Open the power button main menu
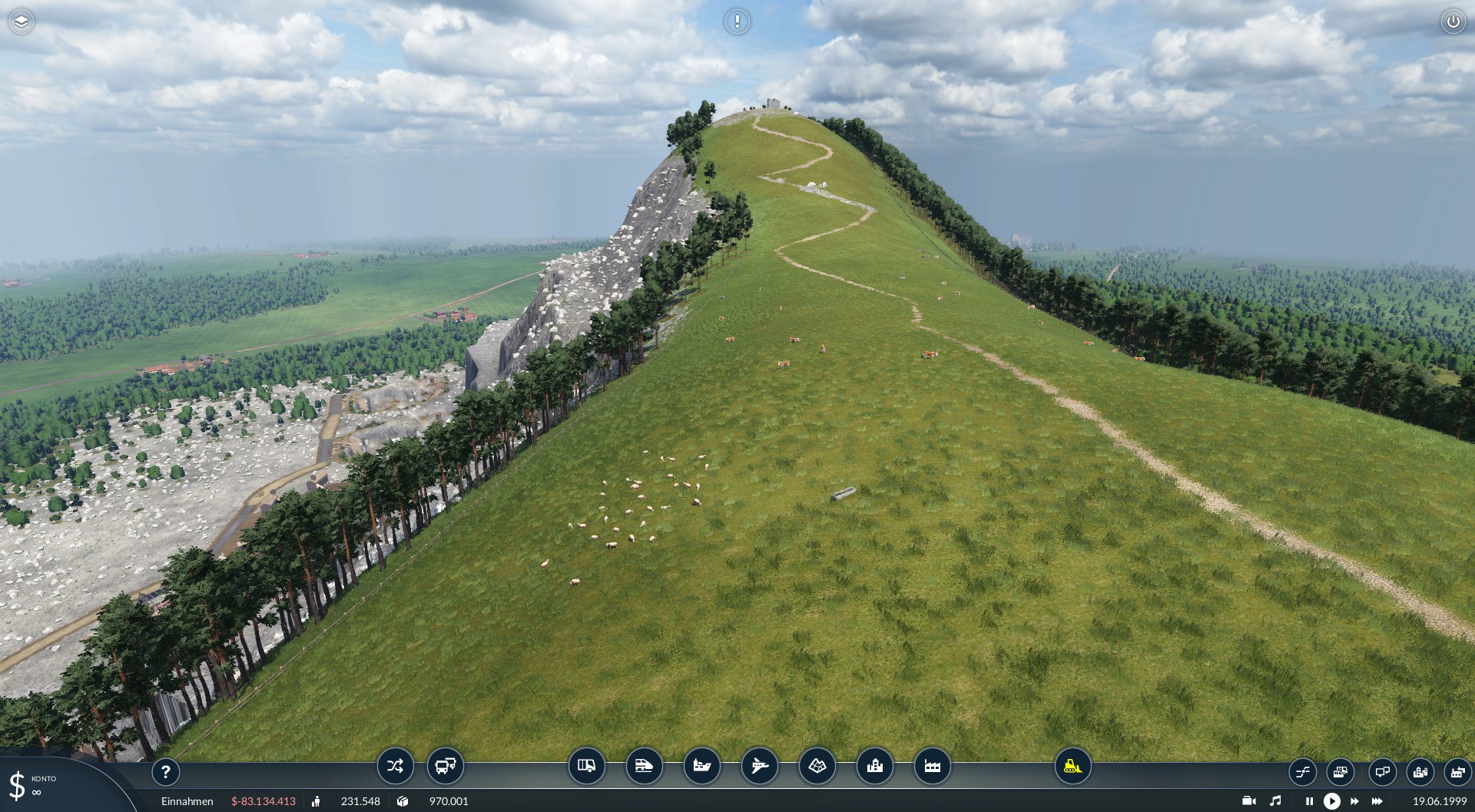1475x812 pixels. click(x=1453, y=22)
